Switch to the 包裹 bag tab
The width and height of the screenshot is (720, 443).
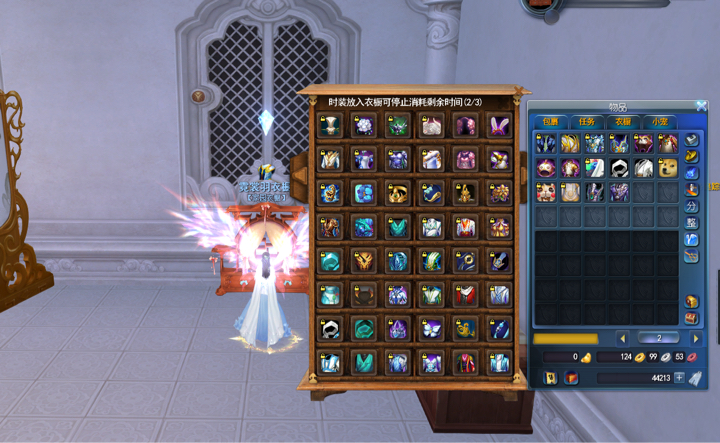[x=551, y=121]
